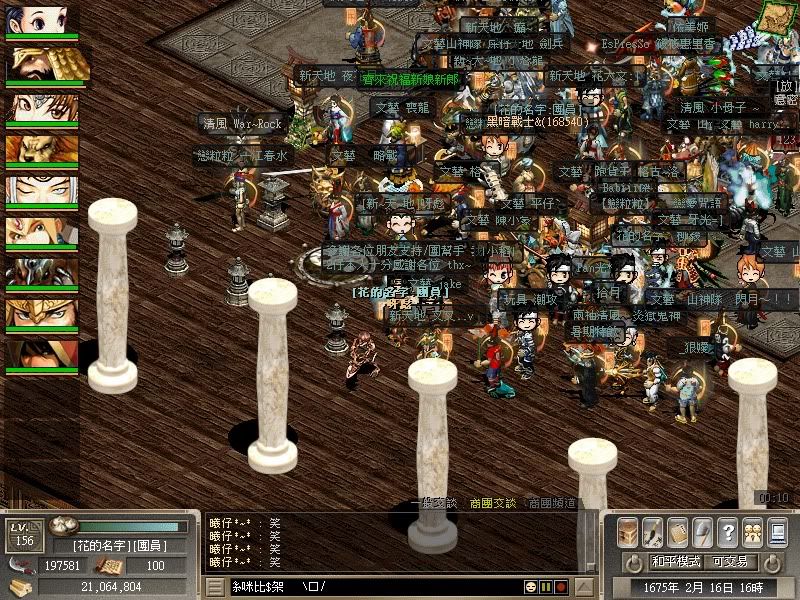Open the emoticon face button in chat
Screen dimensions: 800x600
[532, 586]
